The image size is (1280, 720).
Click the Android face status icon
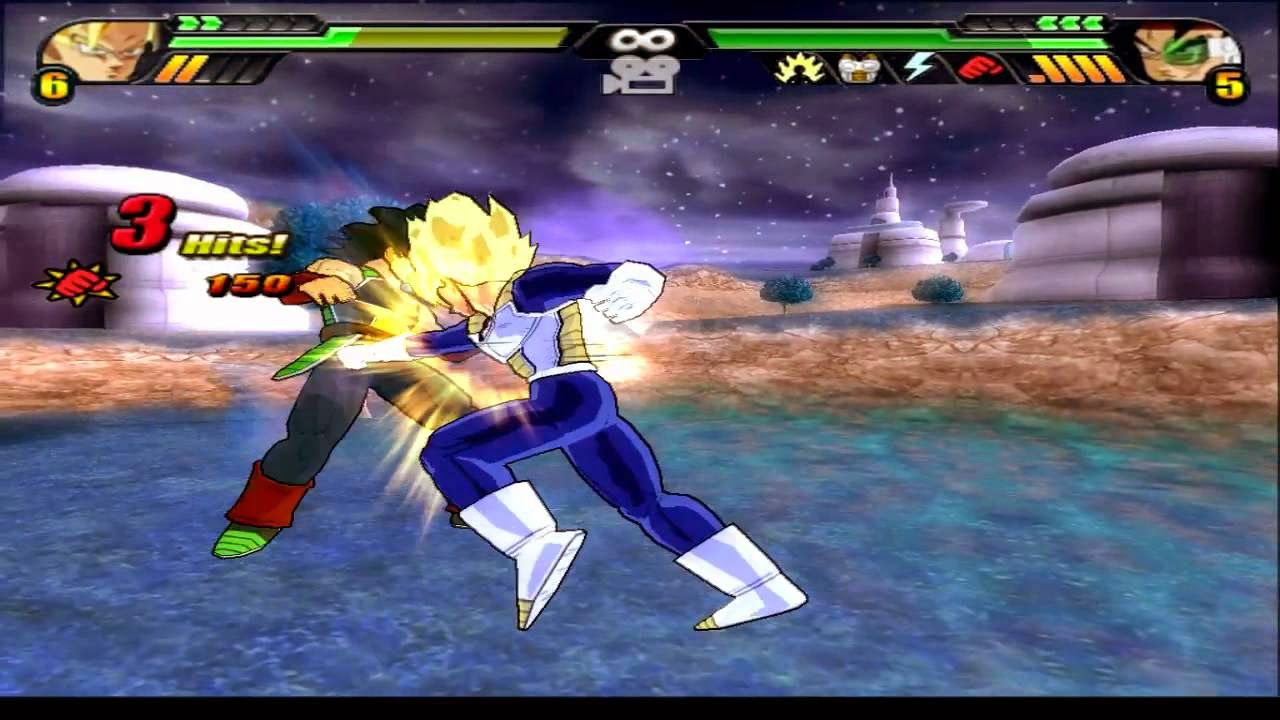point(855,66)
